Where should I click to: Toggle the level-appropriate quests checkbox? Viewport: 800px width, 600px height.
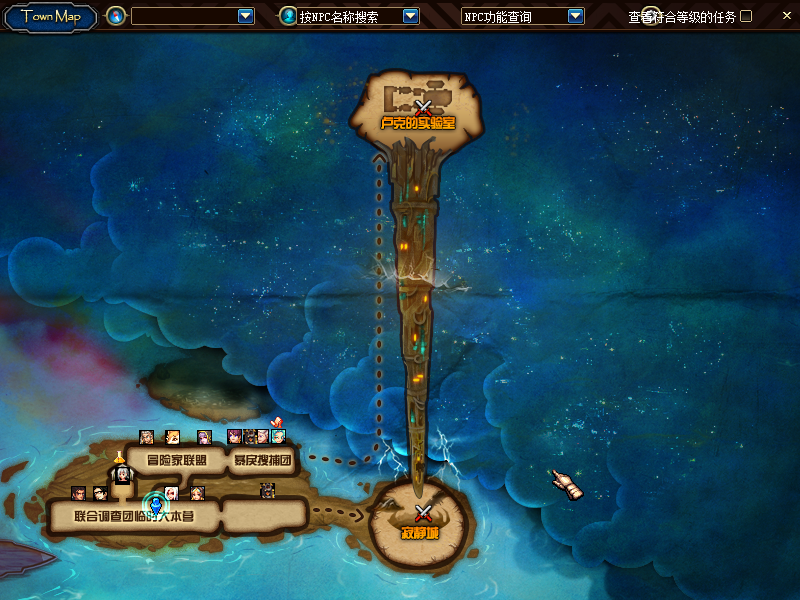tap(746, 16)
